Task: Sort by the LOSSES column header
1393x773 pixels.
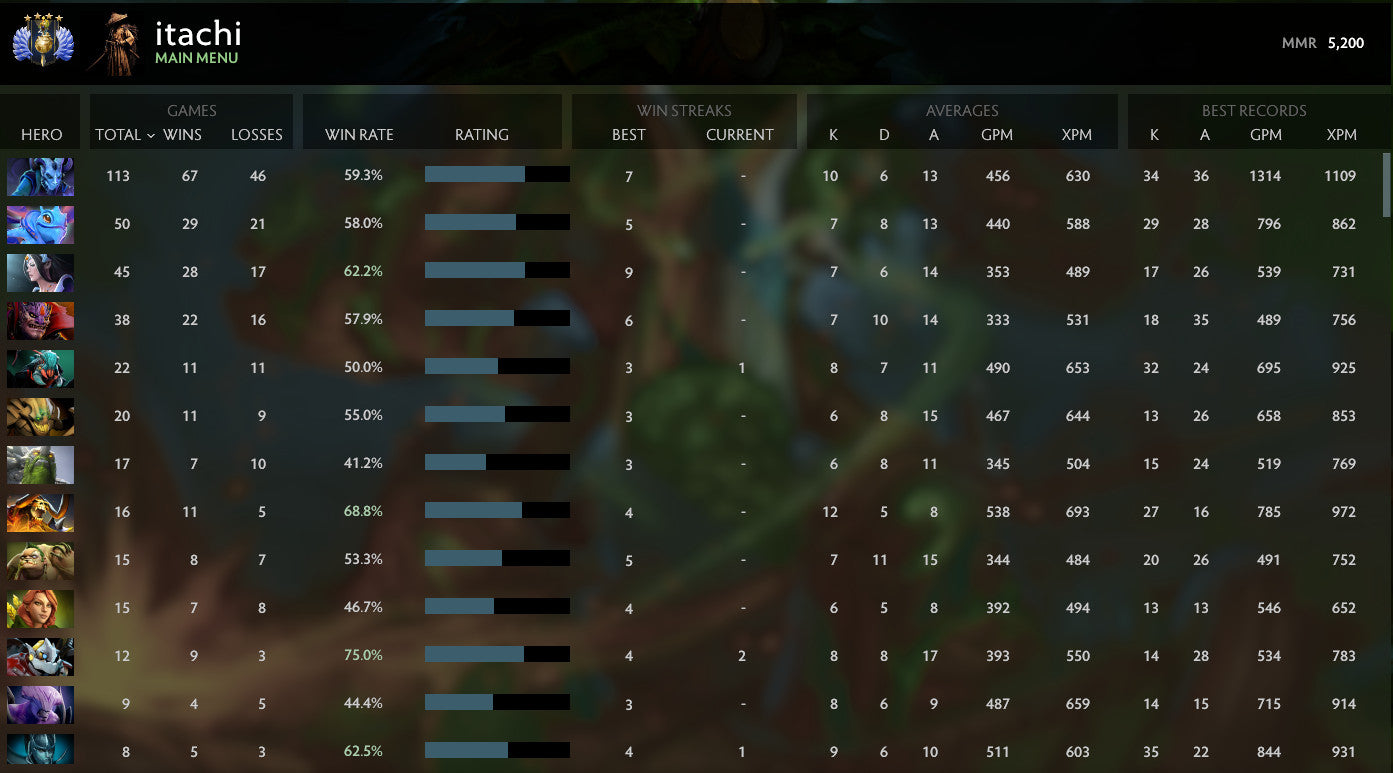Action: pos(256,135)
